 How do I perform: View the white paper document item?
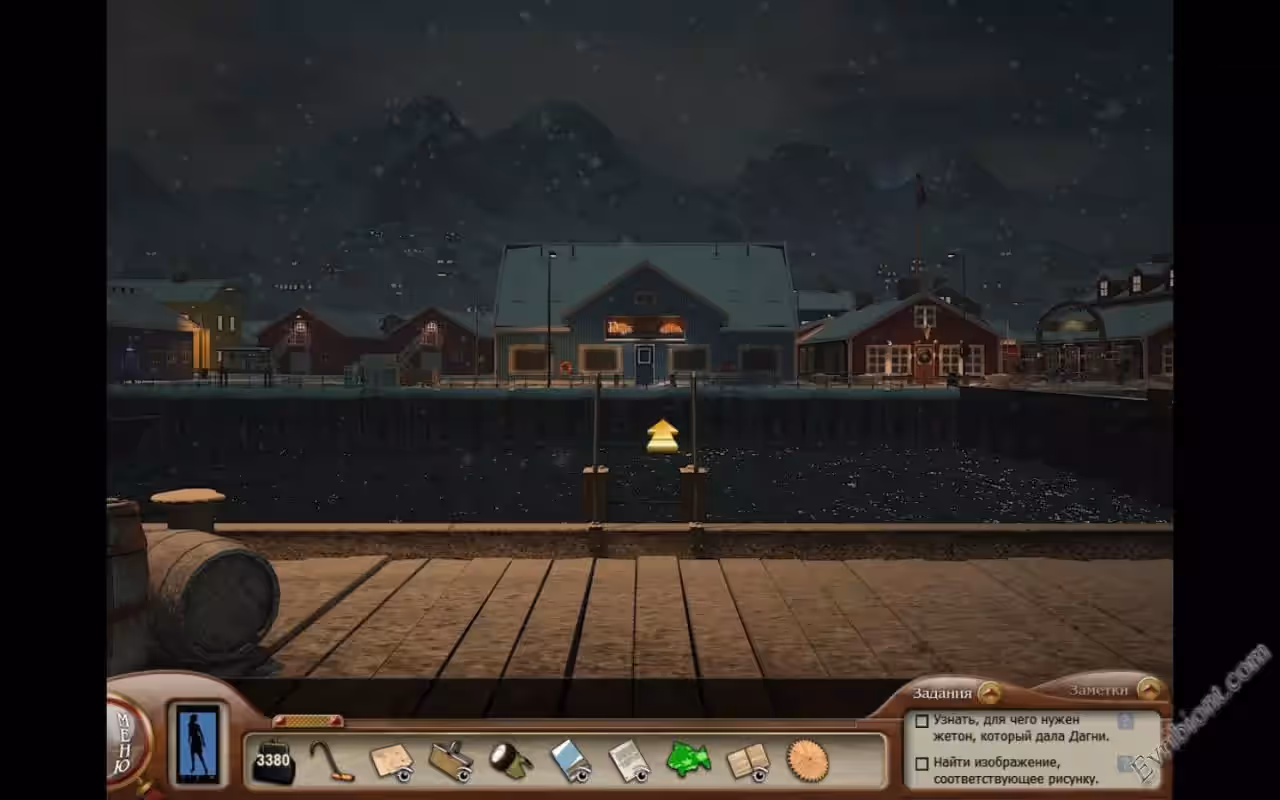[629, 761]
